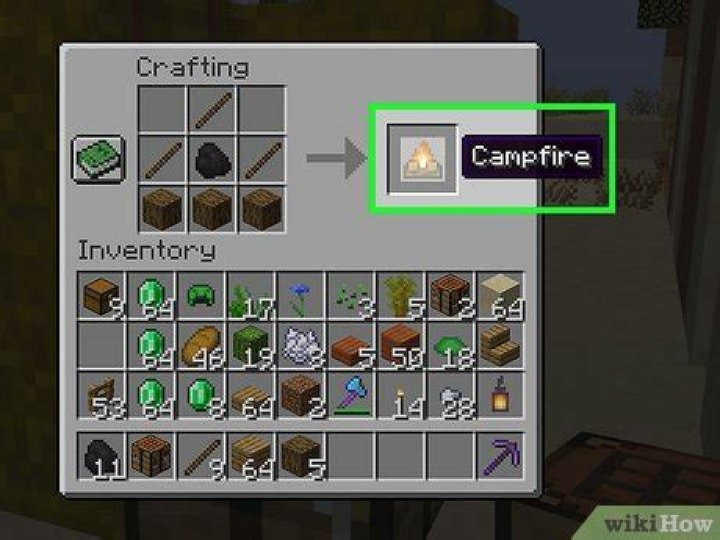The width and height of the screenshot is (720, 540).
Task: Pick up the blue flower
Action: point(300,295)
